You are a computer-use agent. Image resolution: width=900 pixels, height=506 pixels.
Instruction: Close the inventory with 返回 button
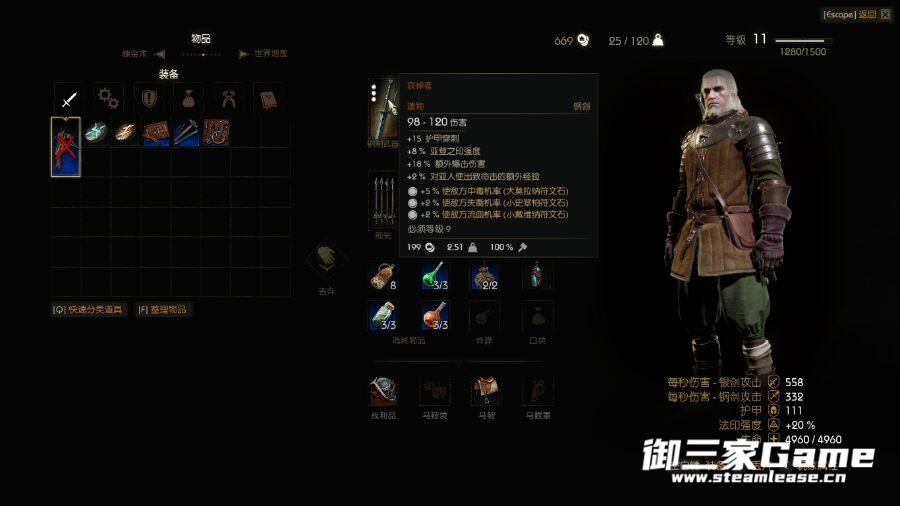click(850, 14)
